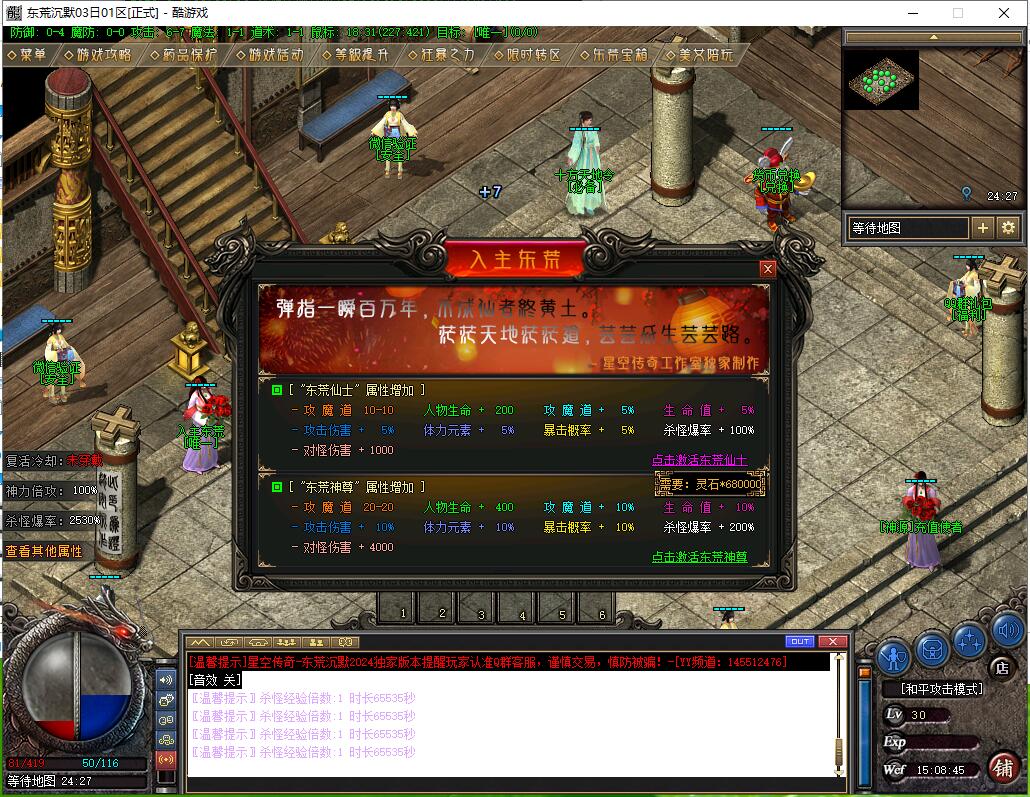Click the 点击激活东荒仙士 activation link
Screen dimensions: 1030x797
pyautogui.click(x=699, y=460)
